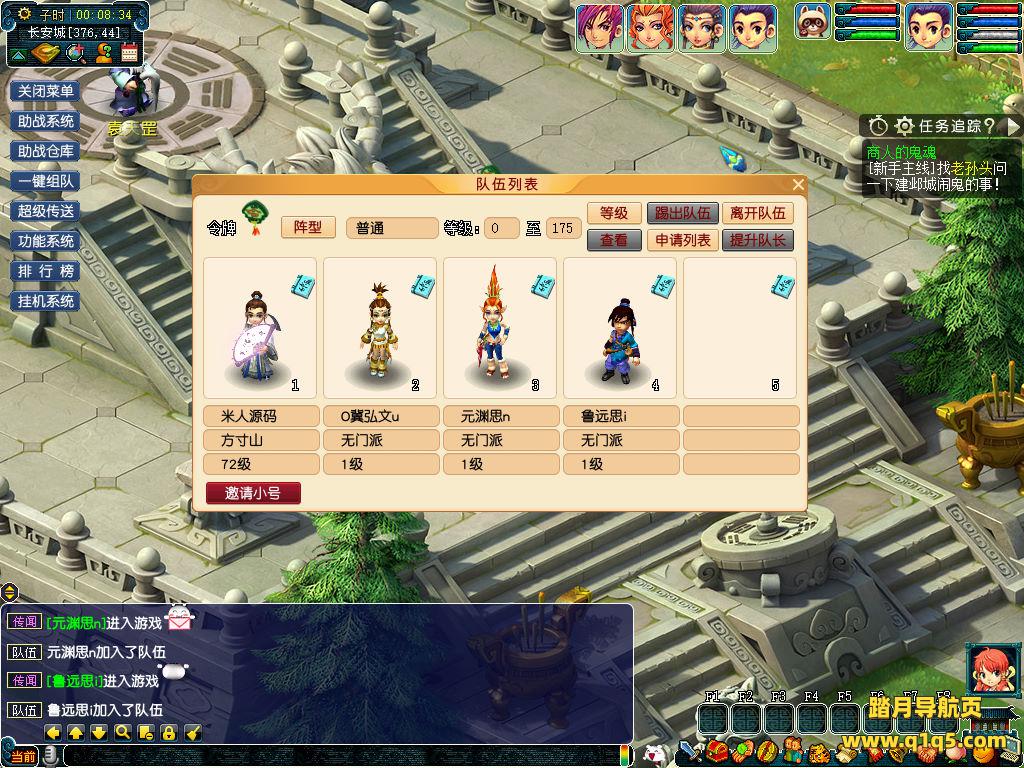Select team member O冀弘文u portrait
This screenshot has width=1024, height=768.
point(380,328)
